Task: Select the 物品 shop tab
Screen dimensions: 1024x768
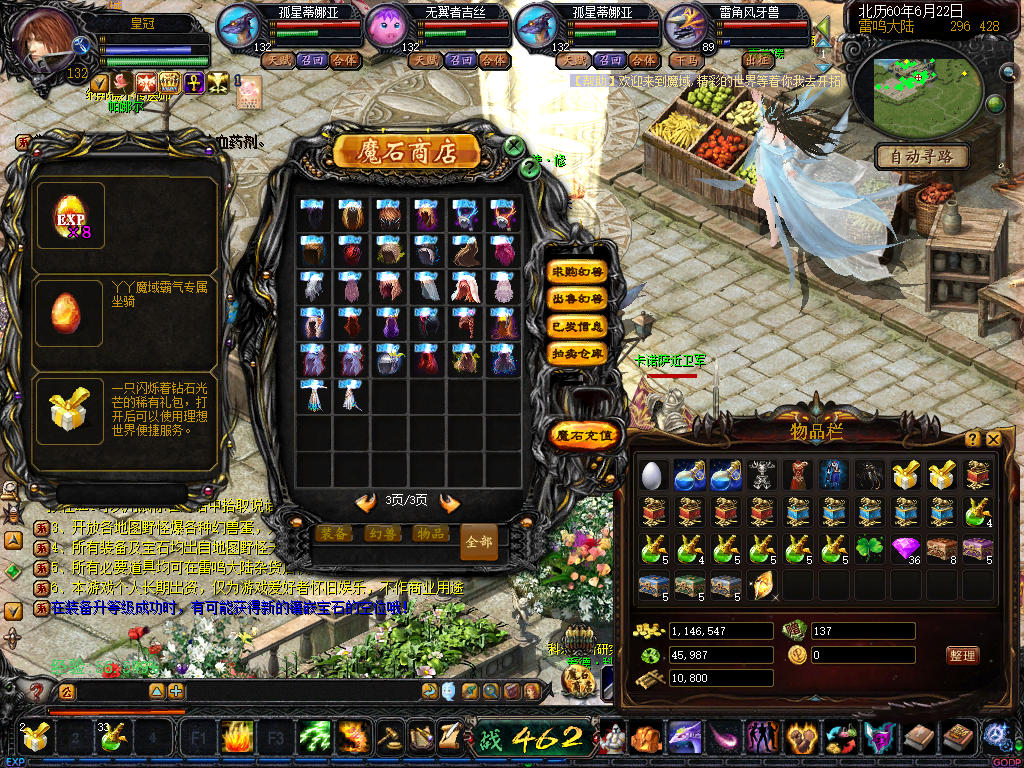Action: coord(431,534)
